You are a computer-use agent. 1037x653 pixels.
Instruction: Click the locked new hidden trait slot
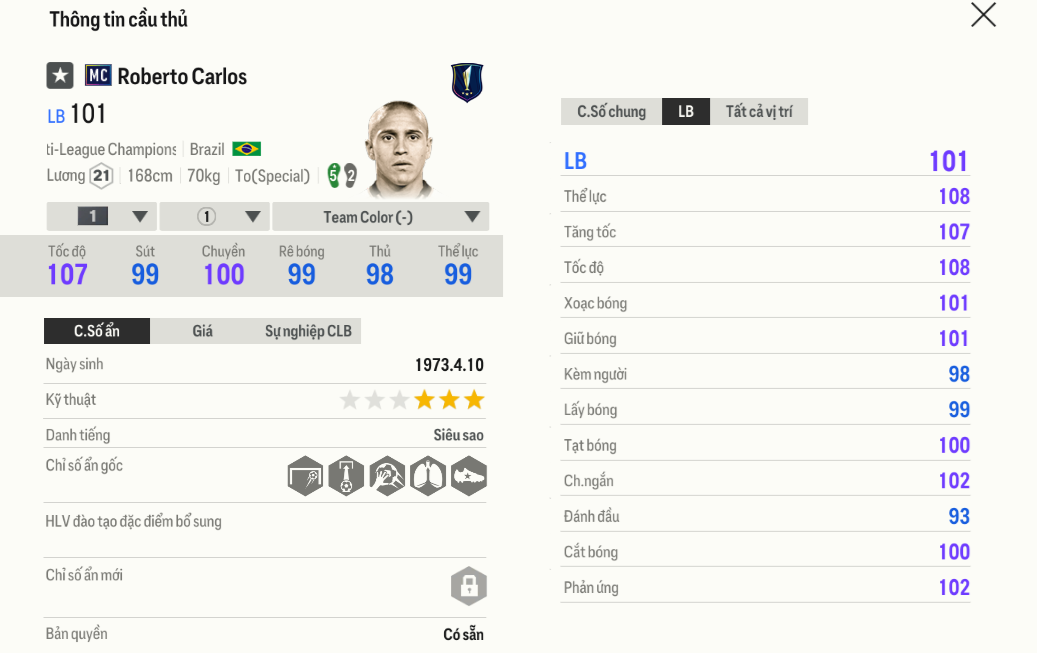tap(468, 586)
